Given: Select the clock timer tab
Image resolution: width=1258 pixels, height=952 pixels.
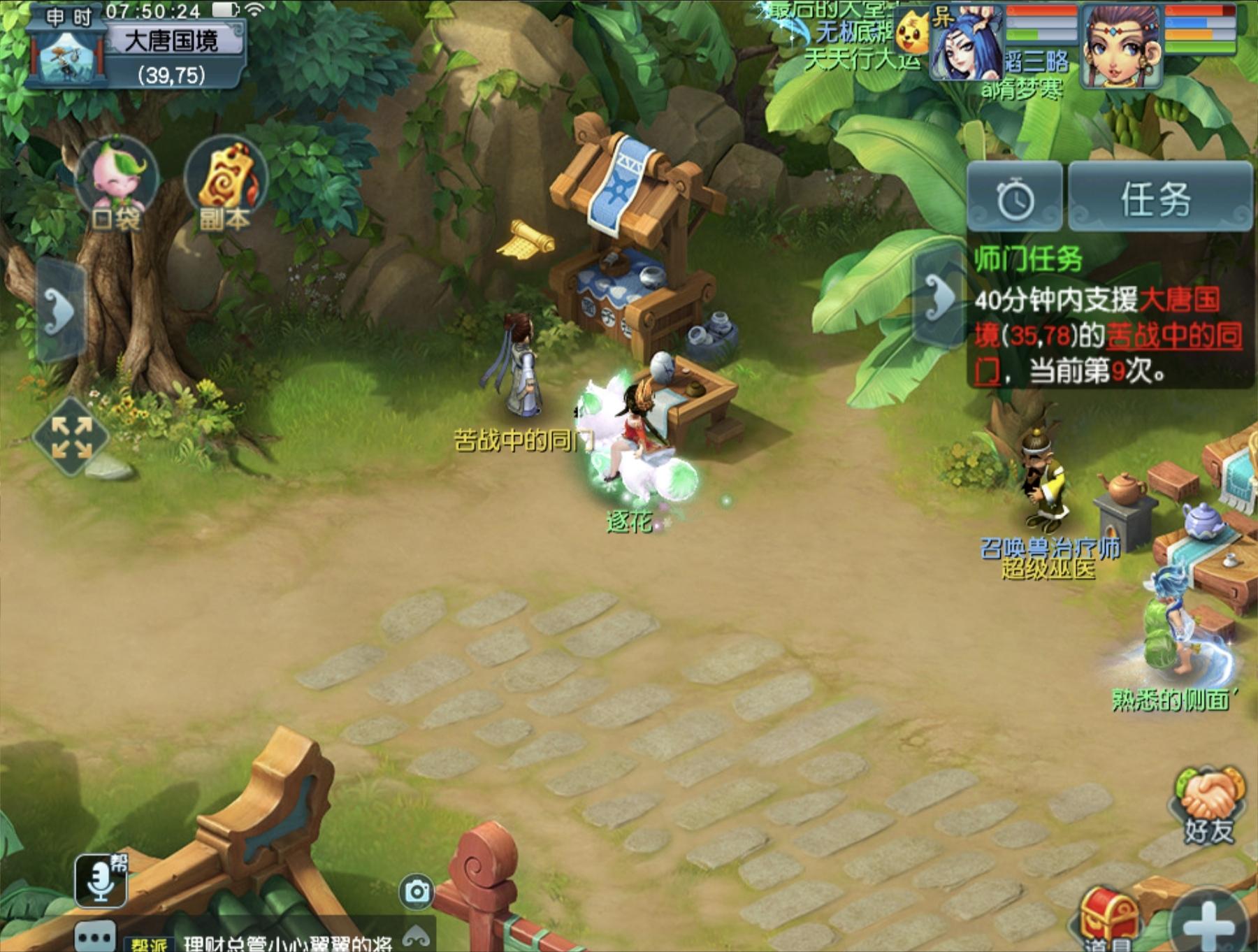Looking at the screenshot, I should coord(1015,199).
